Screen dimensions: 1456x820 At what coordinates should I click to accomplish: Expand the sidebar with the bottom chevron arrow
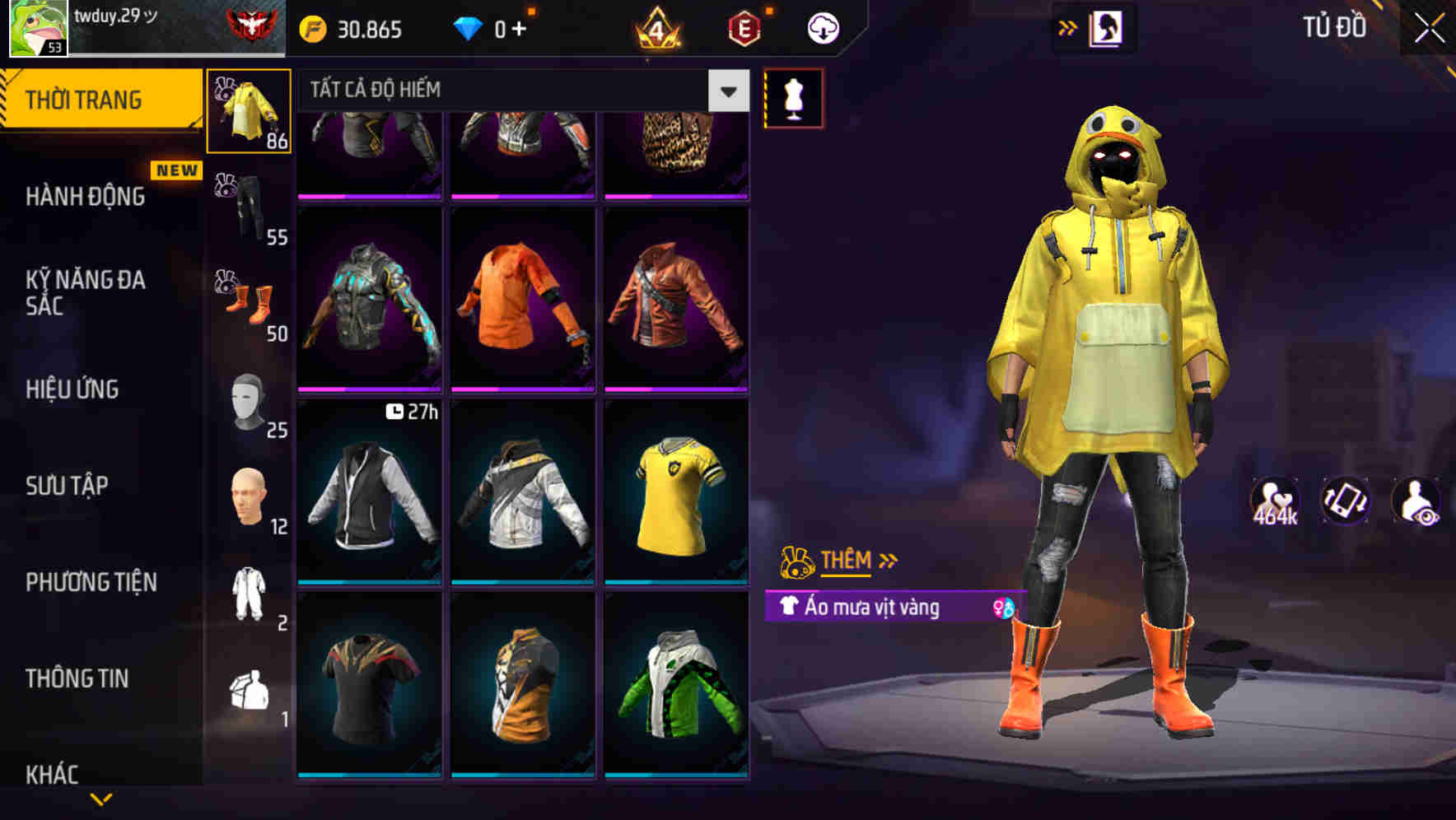coord(101,800)
